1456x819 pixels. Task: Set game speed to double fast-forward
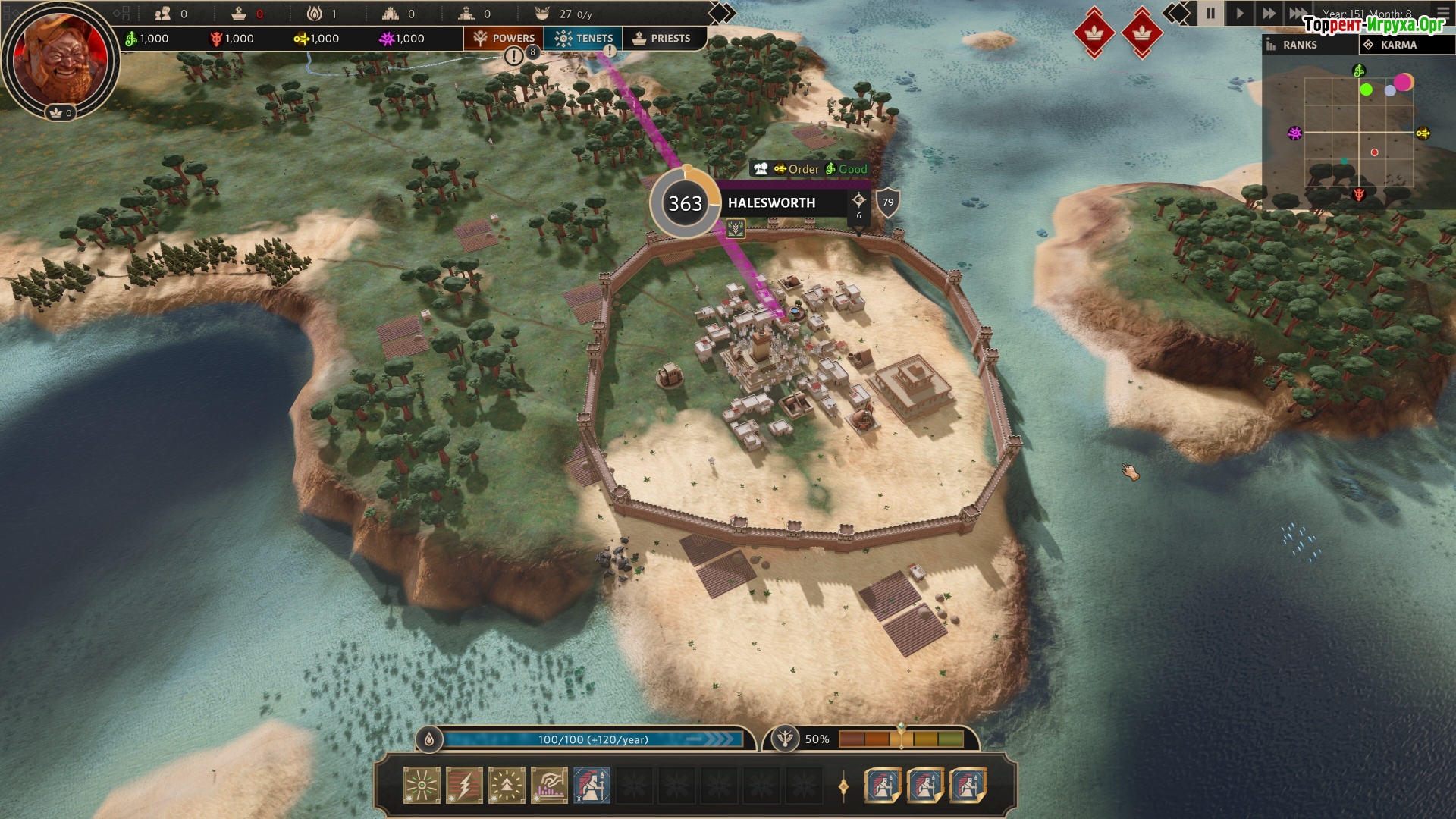tap(1268, 13)
